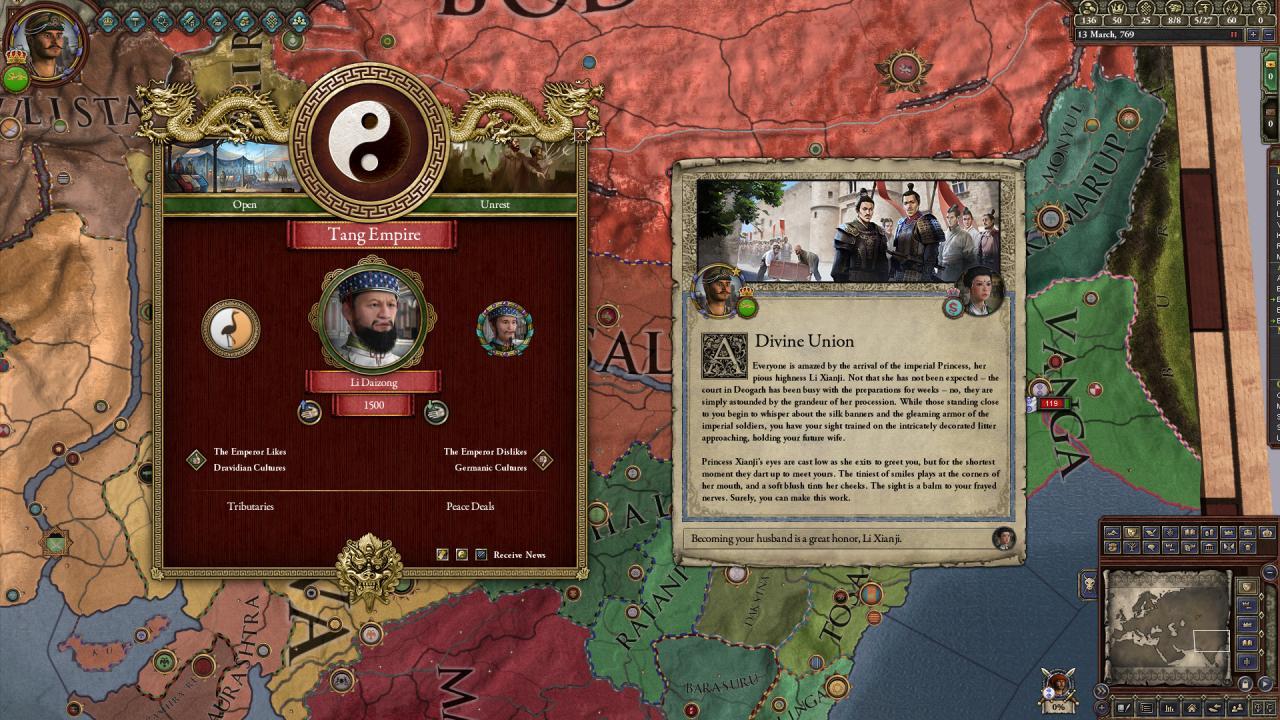The height and width of the screenshot is (720, 1280).
Task: Select the realms shield map mode beside the minimap
Action: point(1247,588)
